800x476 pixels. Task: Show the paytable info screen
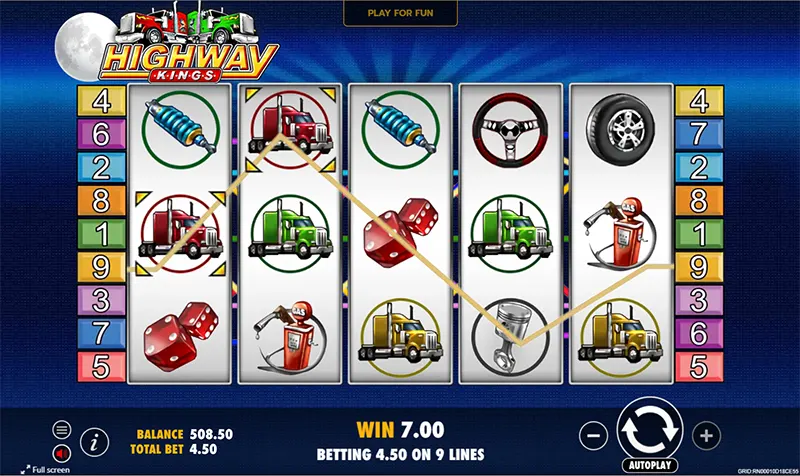click(x=95, y=439)
